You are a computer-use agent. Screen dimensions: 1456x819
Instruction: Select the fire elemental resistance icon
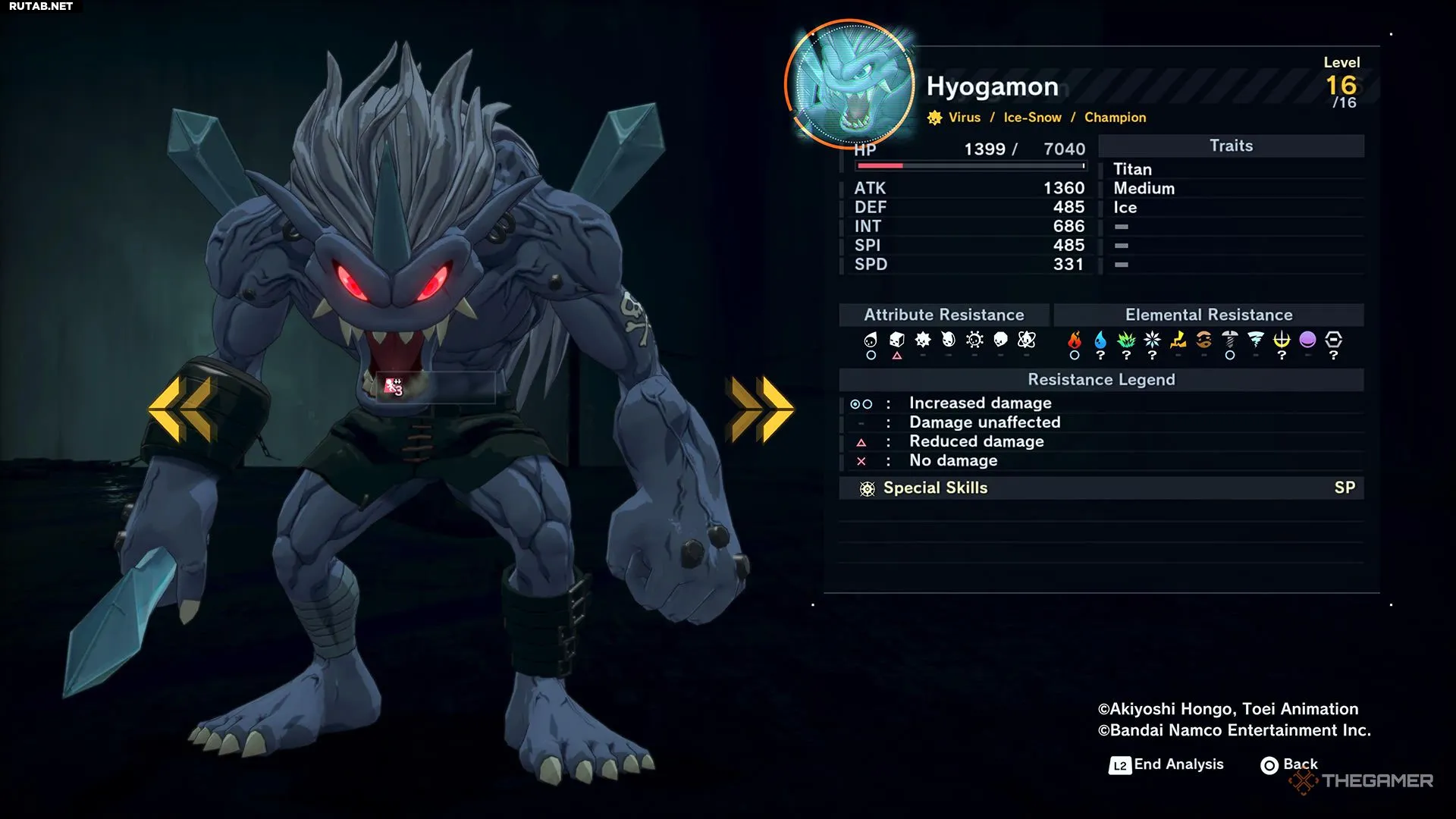pos(1074,340)
